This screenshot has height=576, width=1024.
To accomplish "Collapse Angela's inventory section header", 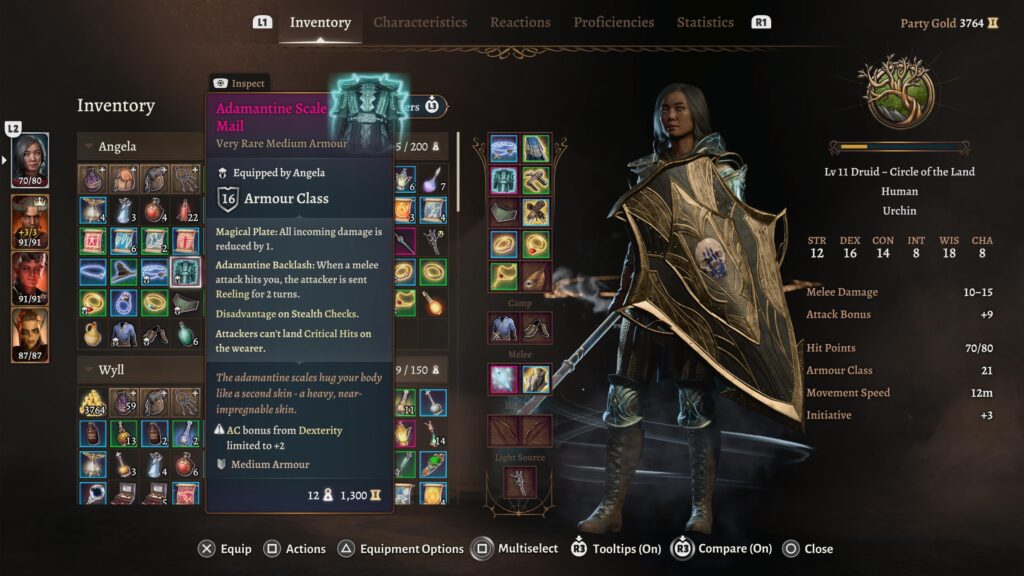I will [x=90, y=147].
